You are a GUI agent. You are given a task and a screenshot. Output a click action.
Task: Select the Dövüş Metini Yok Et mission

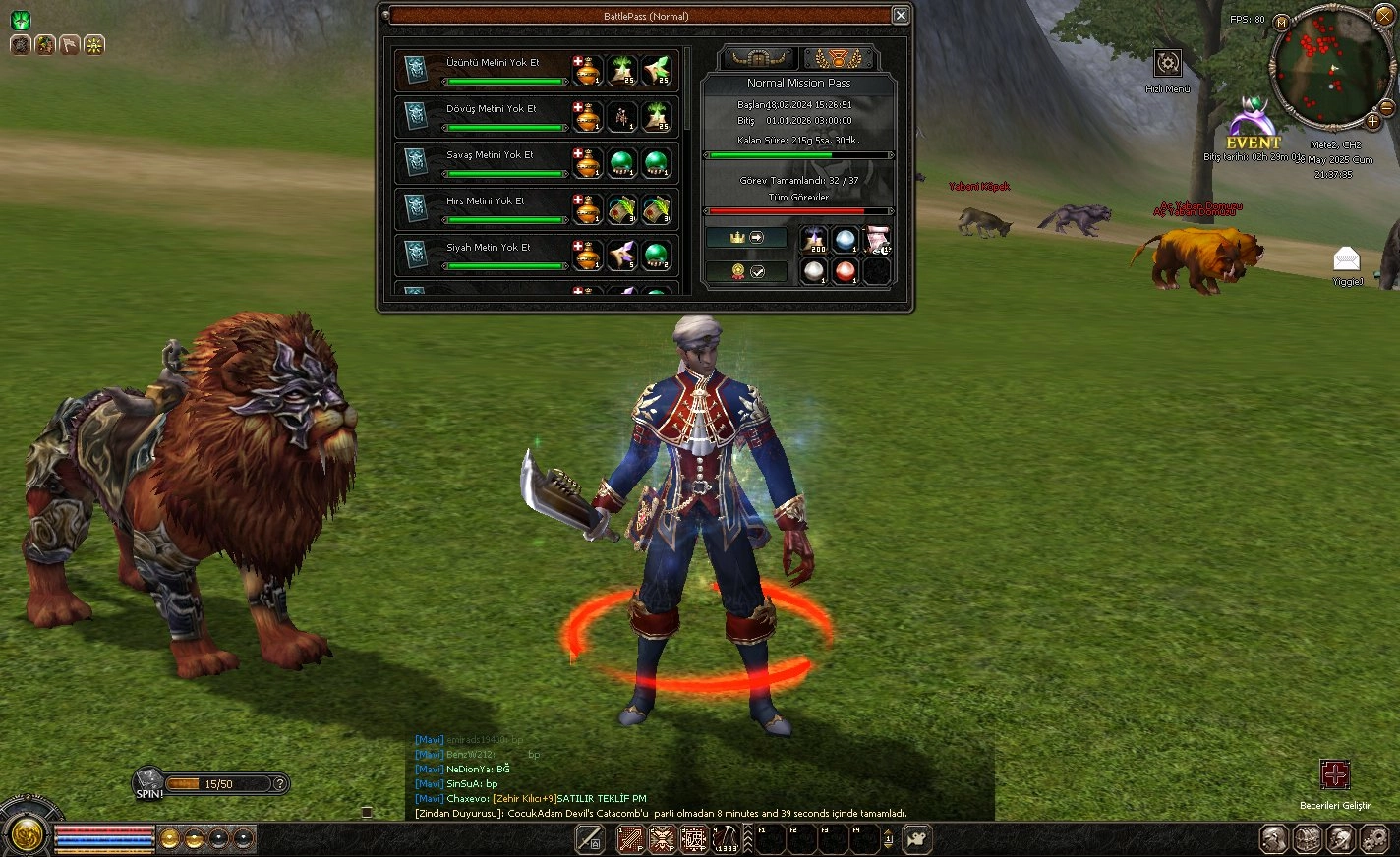(492, 109)
